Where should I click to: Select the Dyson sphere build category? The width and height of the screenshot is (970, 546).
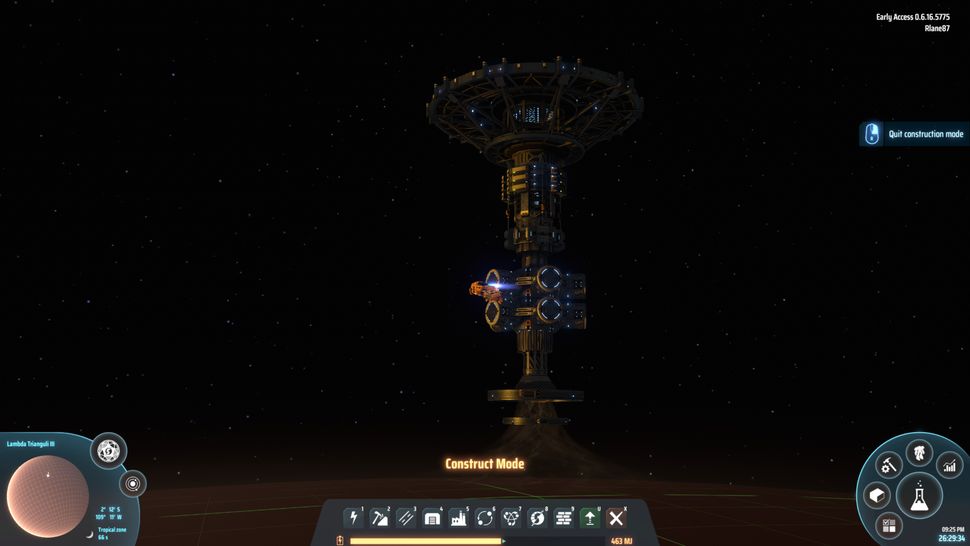pos(538,518)
